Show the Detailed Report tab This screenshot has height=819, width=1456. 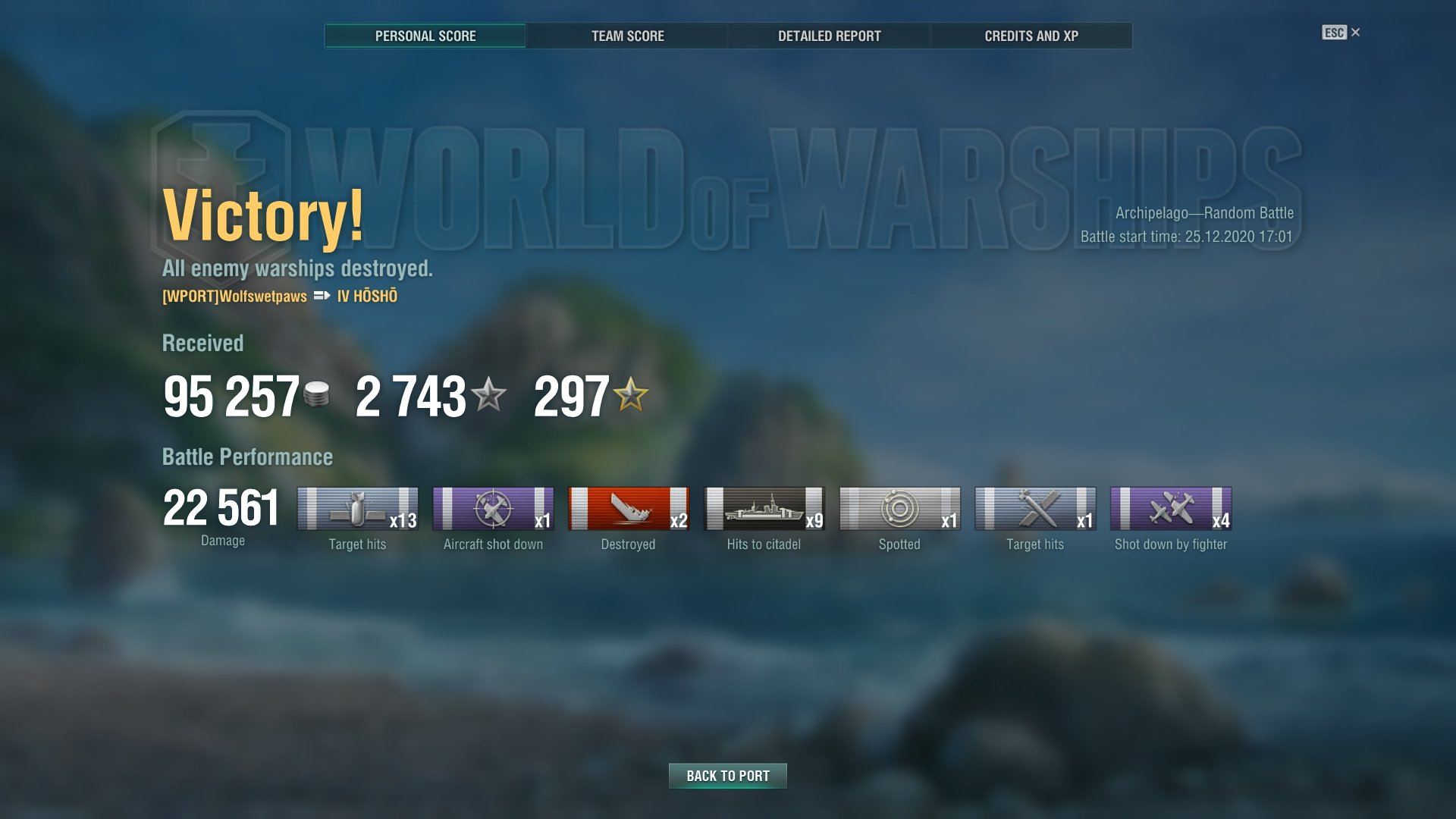pos(829,36)
